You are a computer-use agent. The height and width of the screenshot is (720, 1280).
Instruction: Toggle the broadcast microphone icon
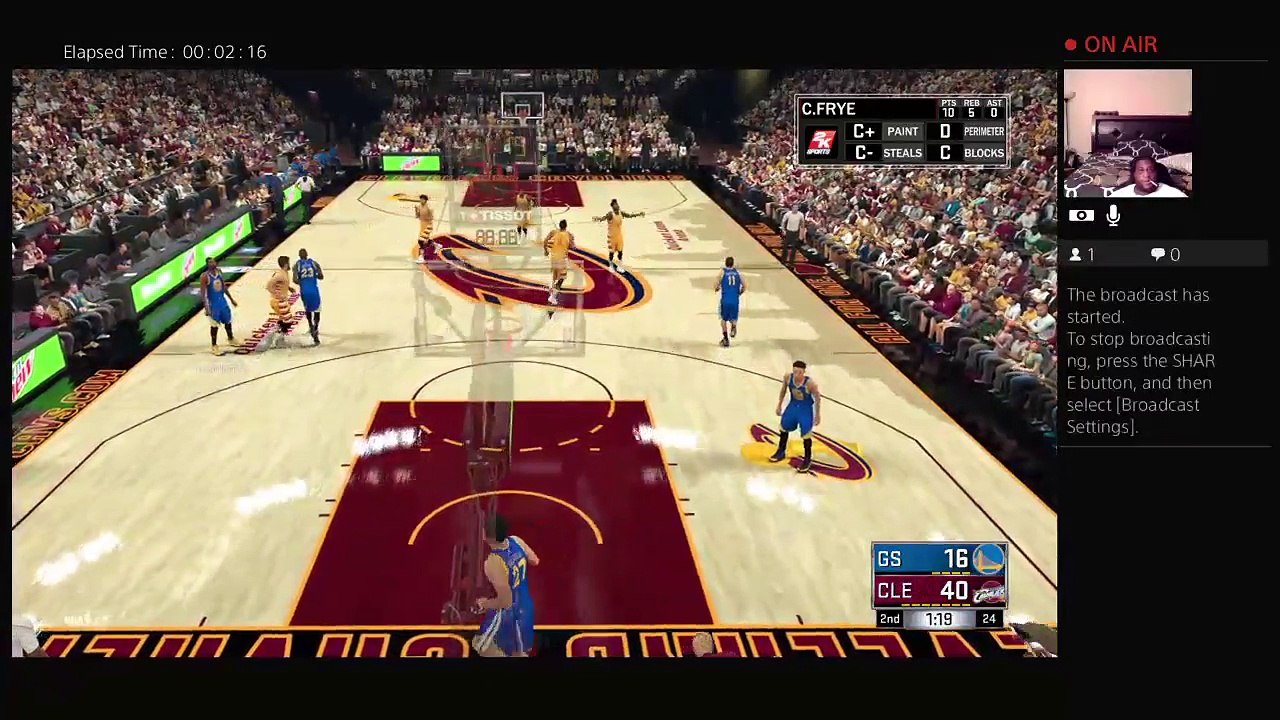[x=1113, y=215]
